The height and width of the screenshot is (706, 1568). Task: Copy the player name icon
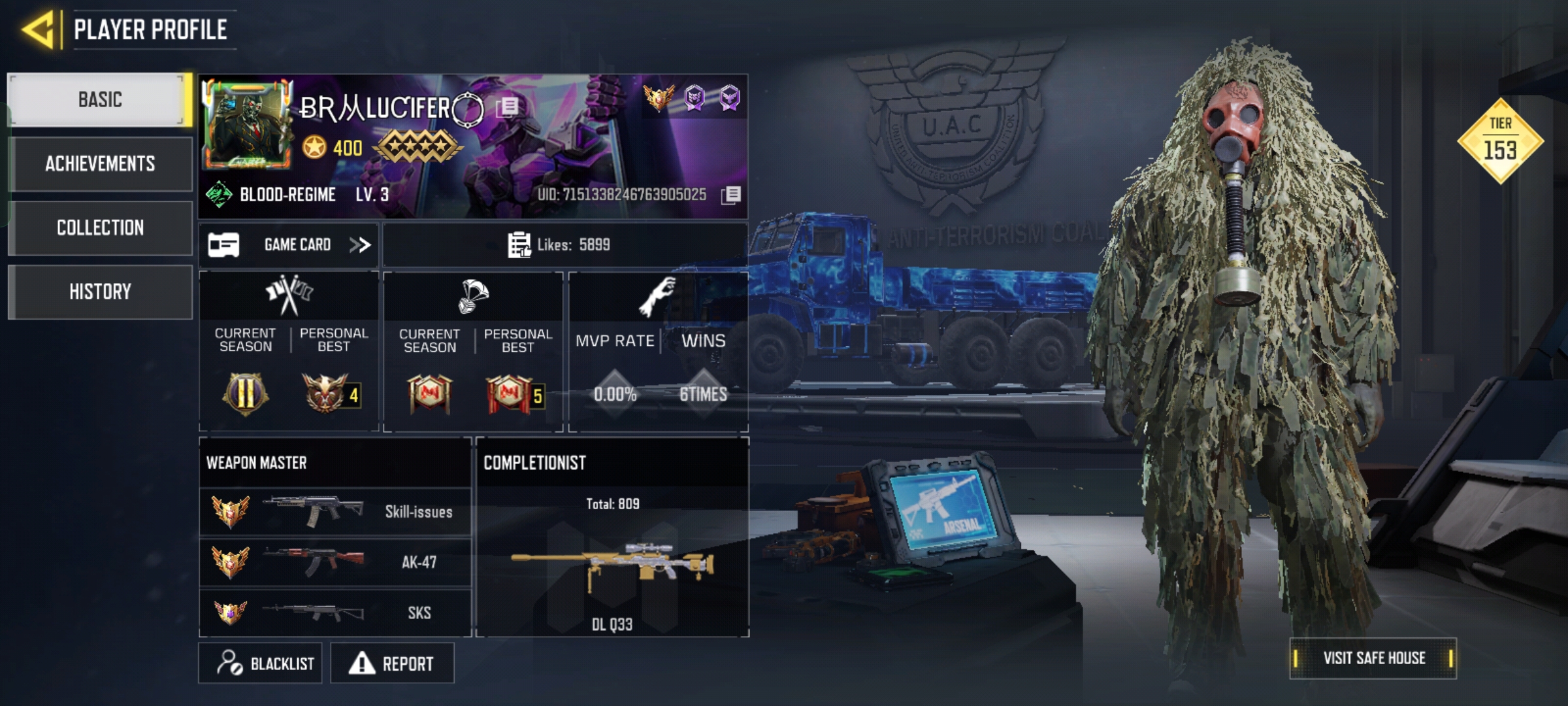point(508,107)
